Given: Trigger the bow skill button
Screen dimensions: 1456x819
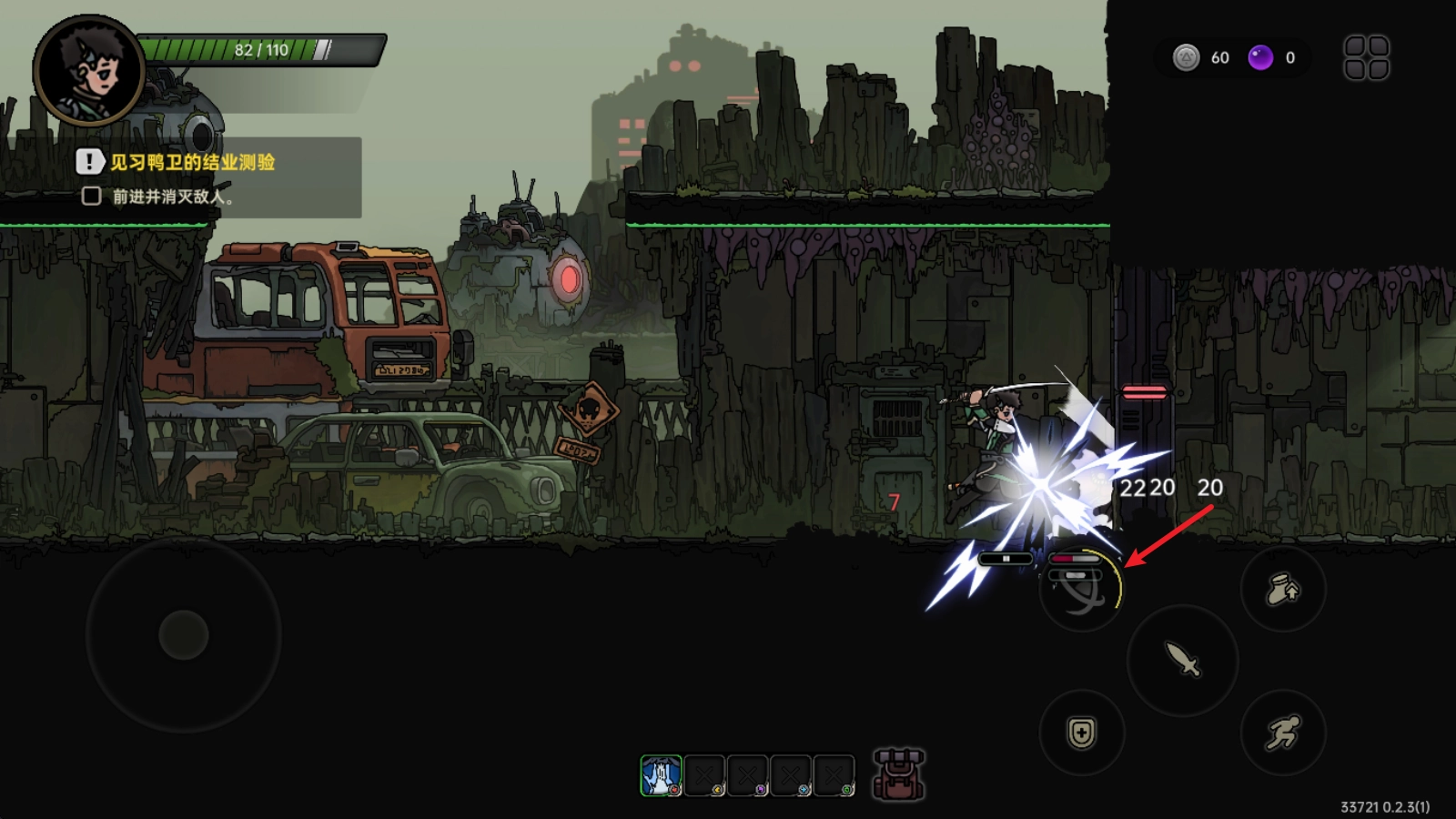Looking at the screenshot, I should (x=1081, y=591).
